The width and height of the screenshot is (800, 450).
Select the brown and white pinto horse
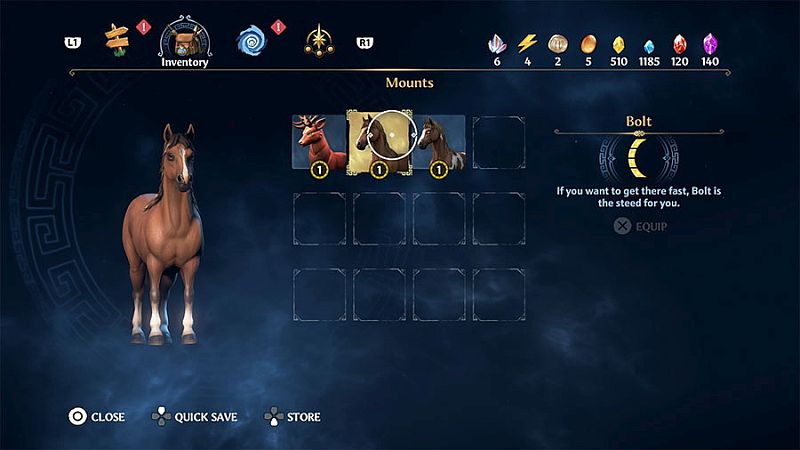(439, 143)
